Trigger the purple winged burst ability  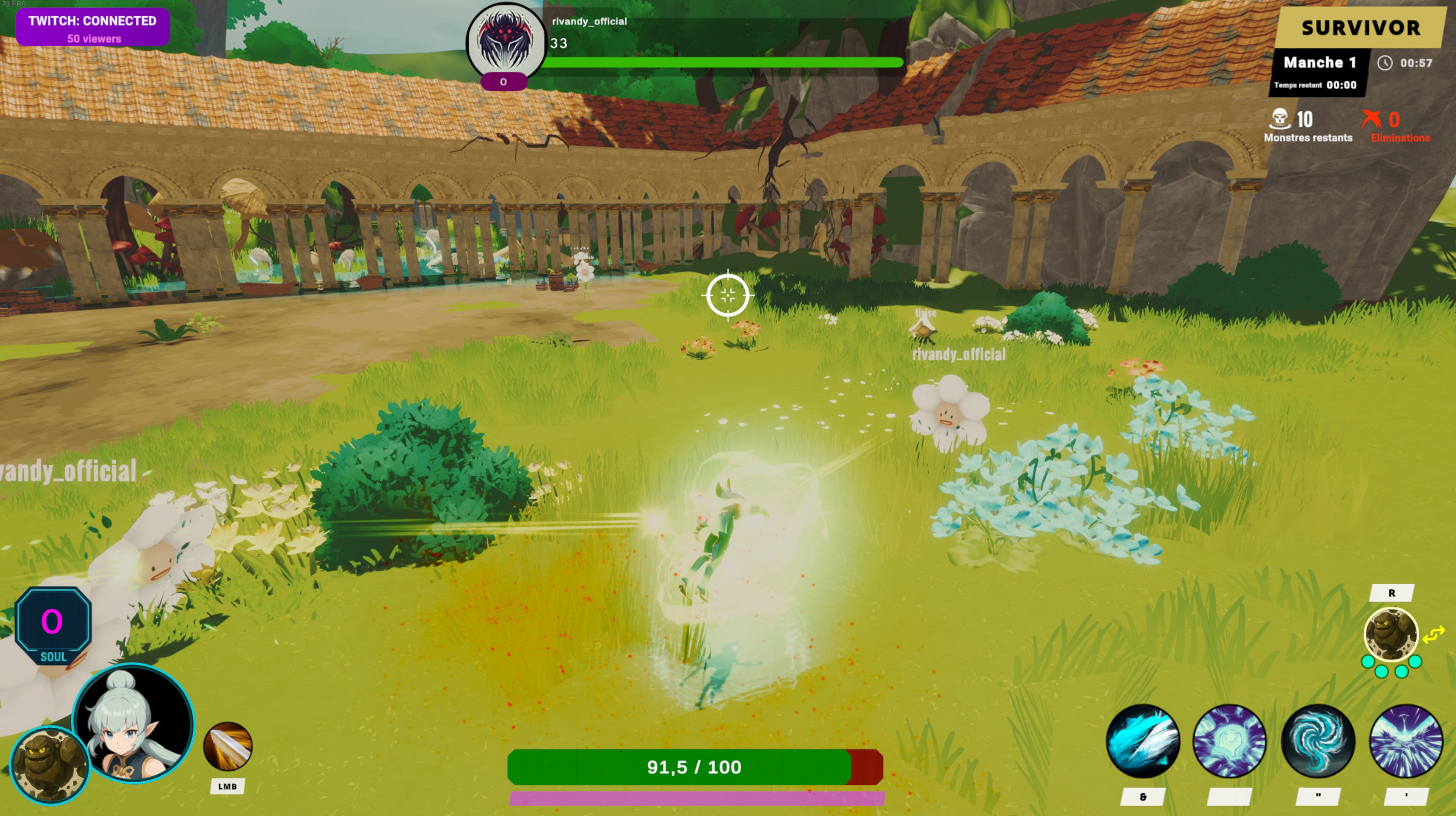point(1406,741)
